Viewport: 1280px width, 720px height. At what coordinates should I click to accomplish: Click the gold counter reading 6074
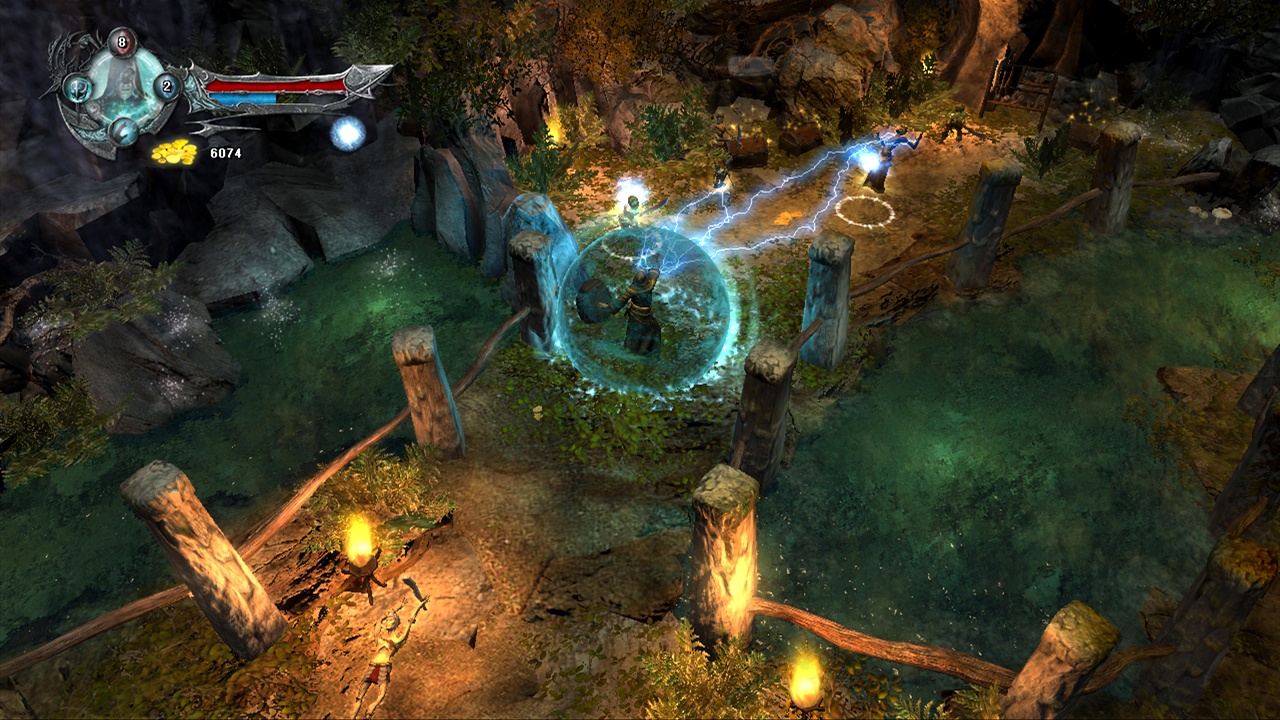(x=226, y=153)
